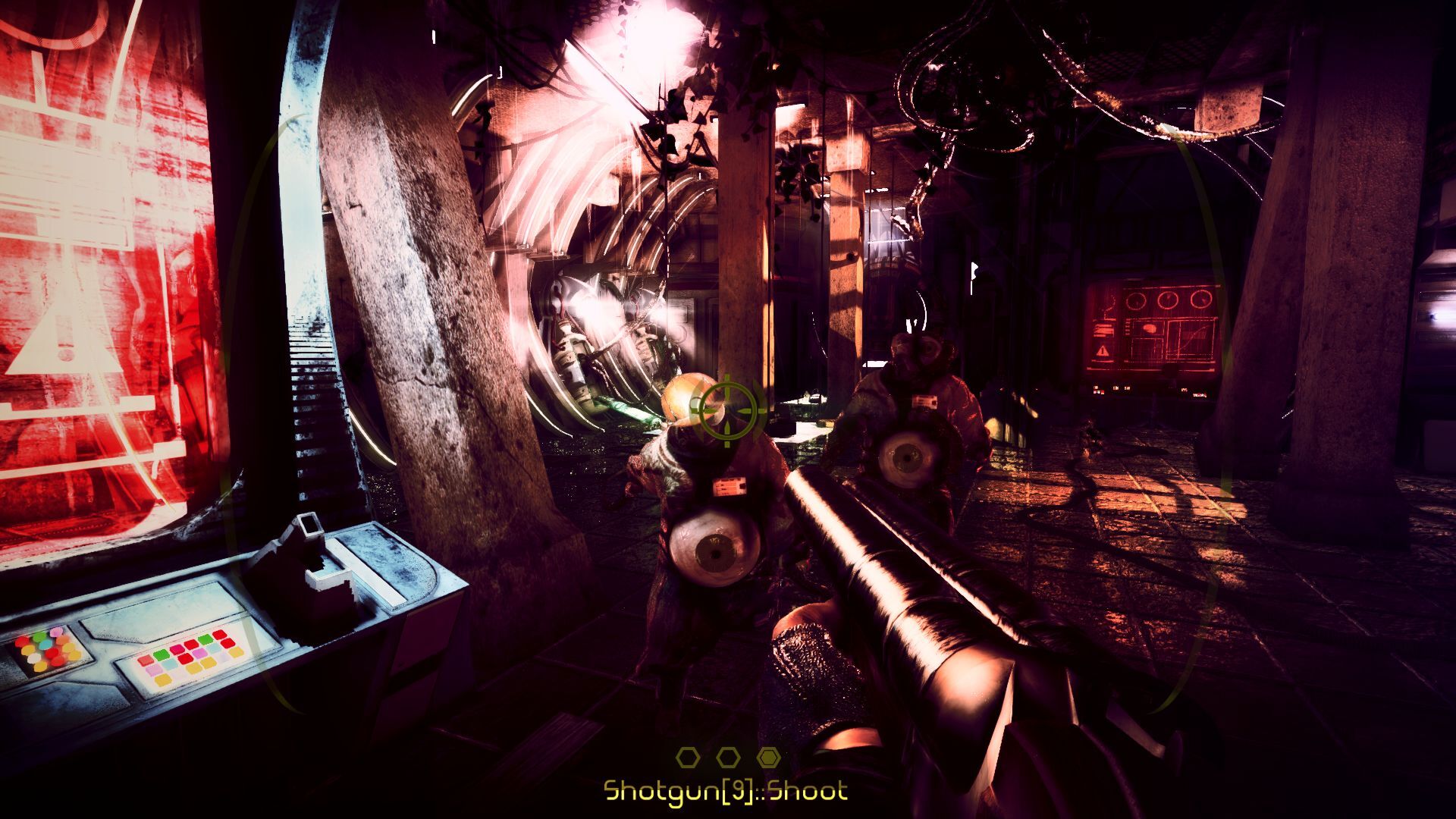Click the rightmost gauge on the terminal screen
The width and height of the screenshot is (1456, 819).
click(x=1201, y=299)
